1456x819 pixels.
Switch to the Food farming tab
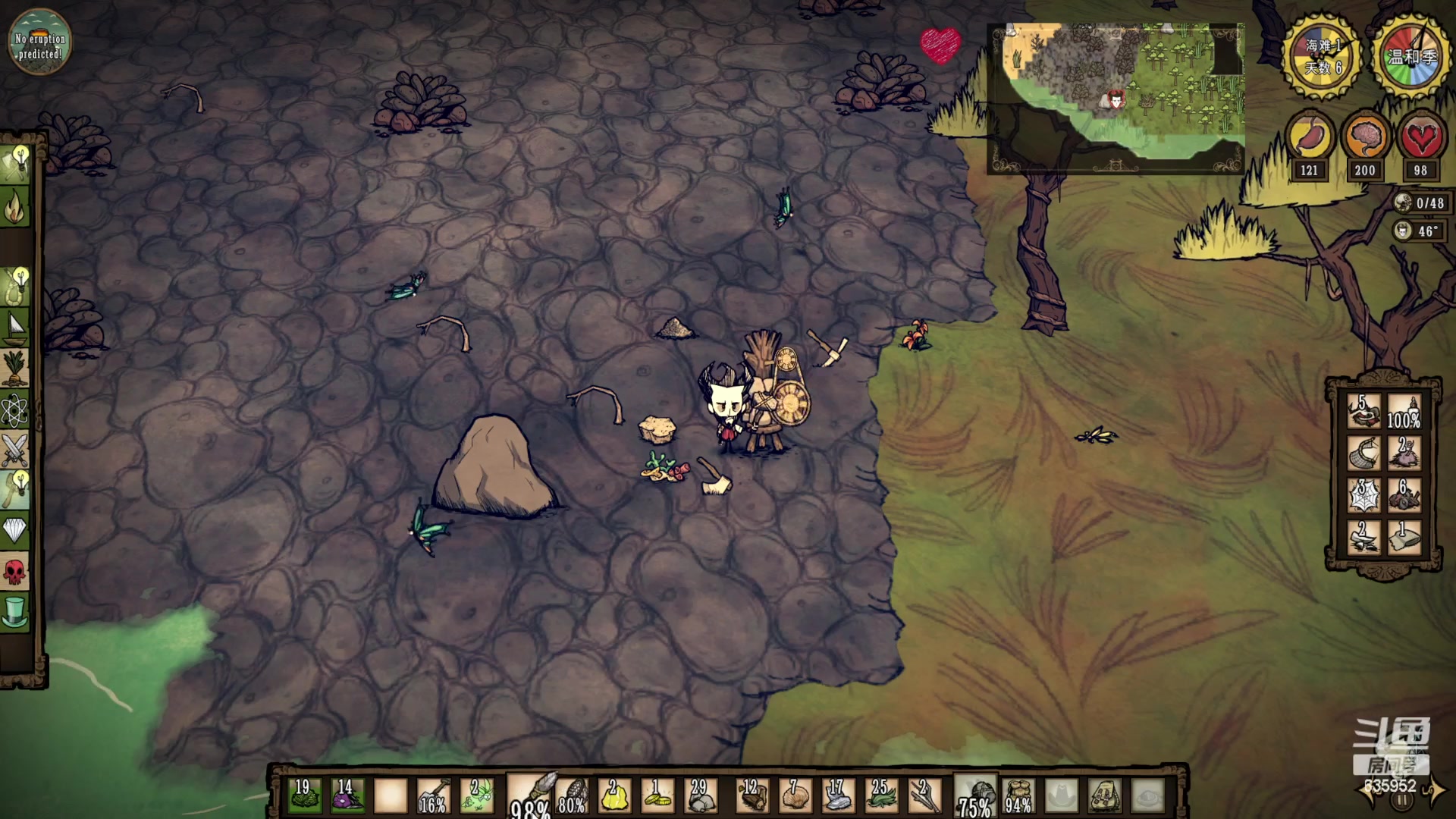click(x=15, y=369)
